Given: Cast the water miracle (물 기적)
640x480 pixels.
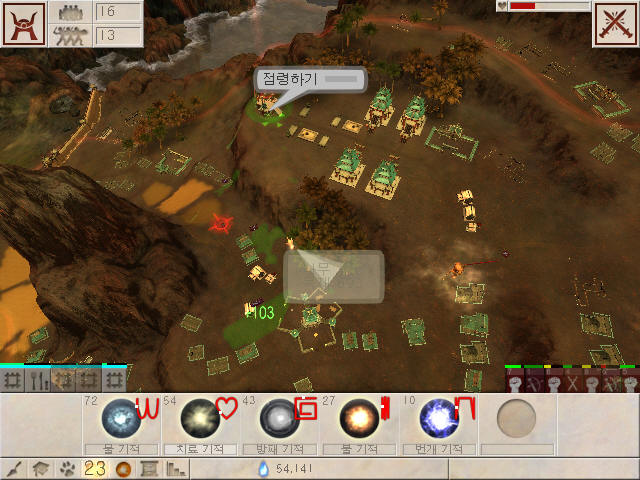Looking at the screenshot, I should coord(120,416).
